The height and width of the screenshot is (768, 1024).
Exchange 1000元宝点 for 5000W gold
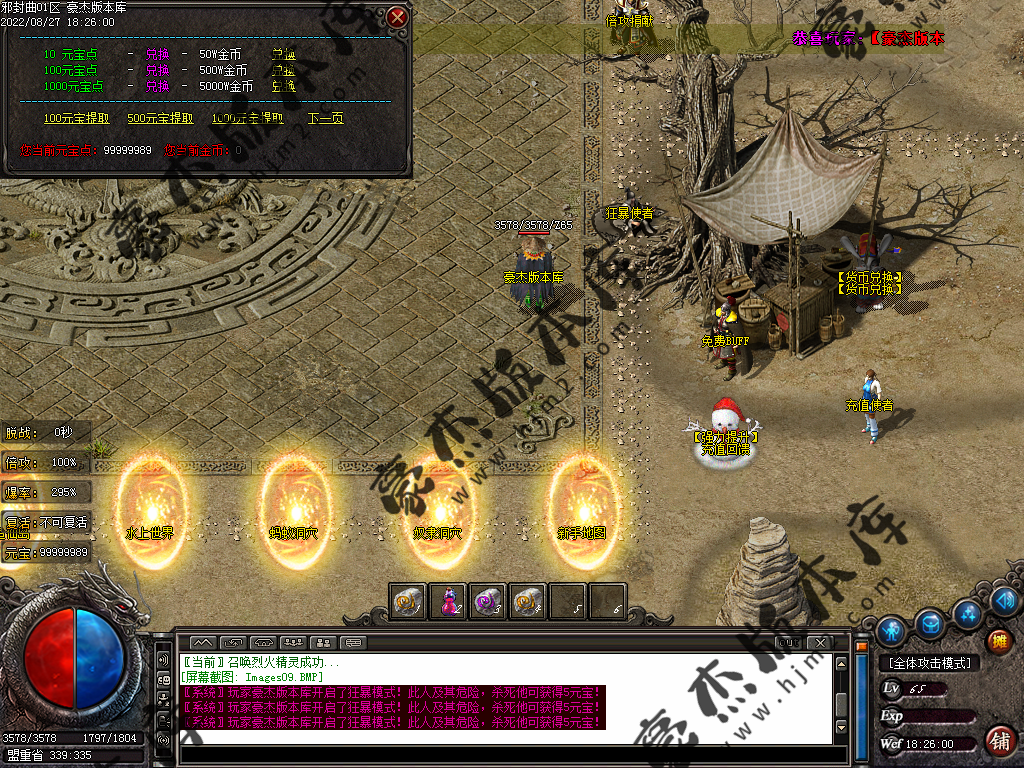click(283, 86)
